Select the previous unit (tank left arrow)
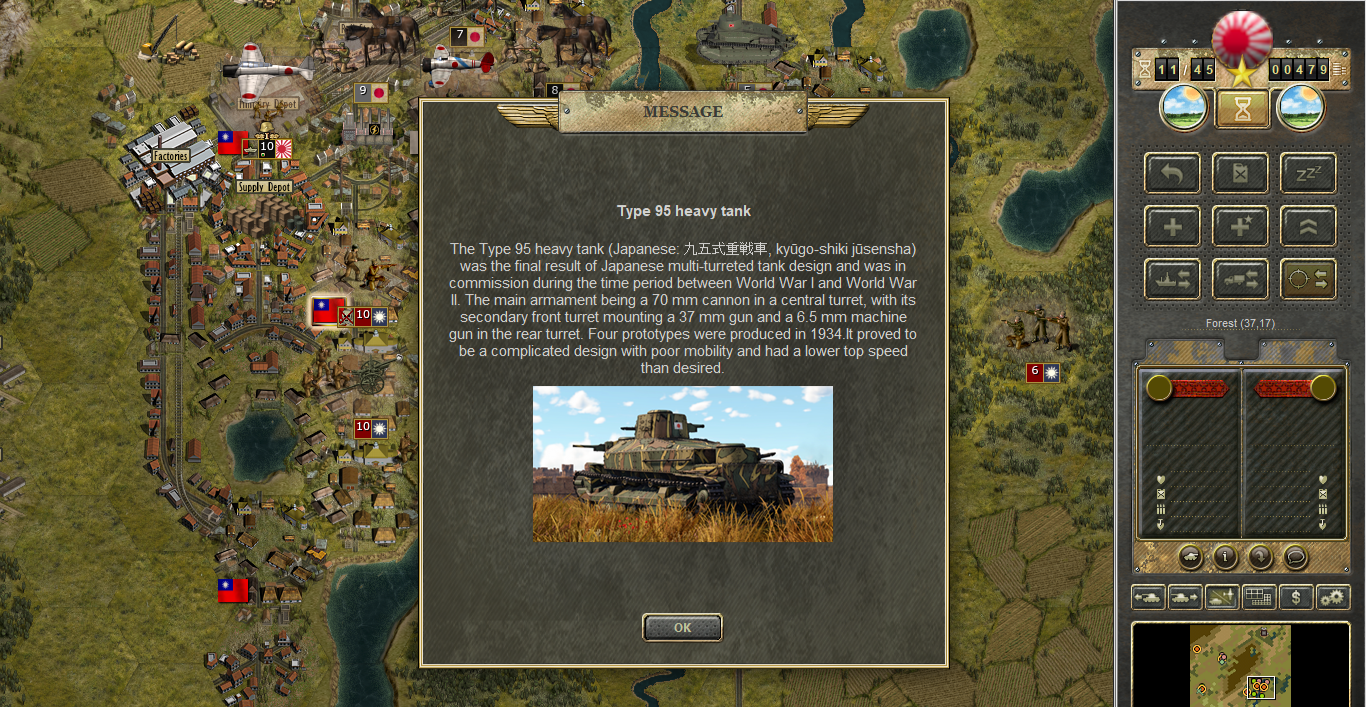 tap(1148, 598)
